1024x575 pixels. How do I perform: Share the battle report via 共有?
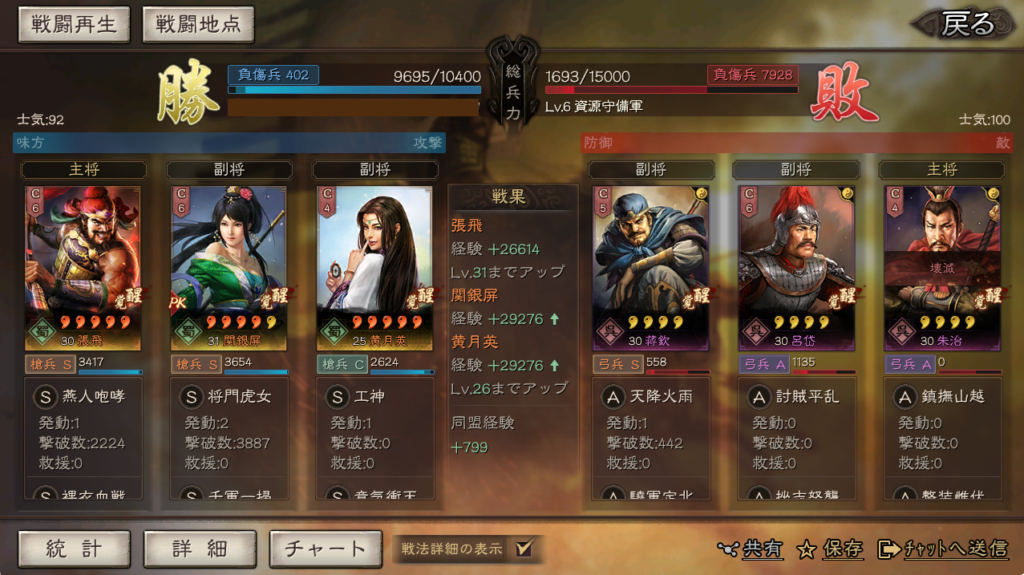pos(751,548)
